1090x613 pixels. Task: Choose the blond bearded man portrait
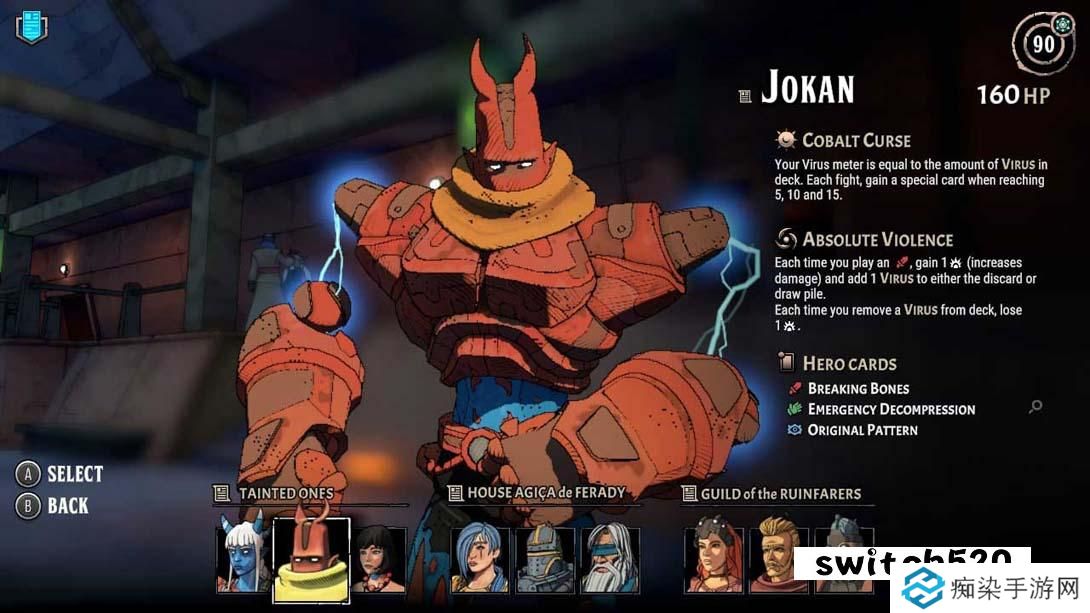pyautogui.click(x=778, y=559)
